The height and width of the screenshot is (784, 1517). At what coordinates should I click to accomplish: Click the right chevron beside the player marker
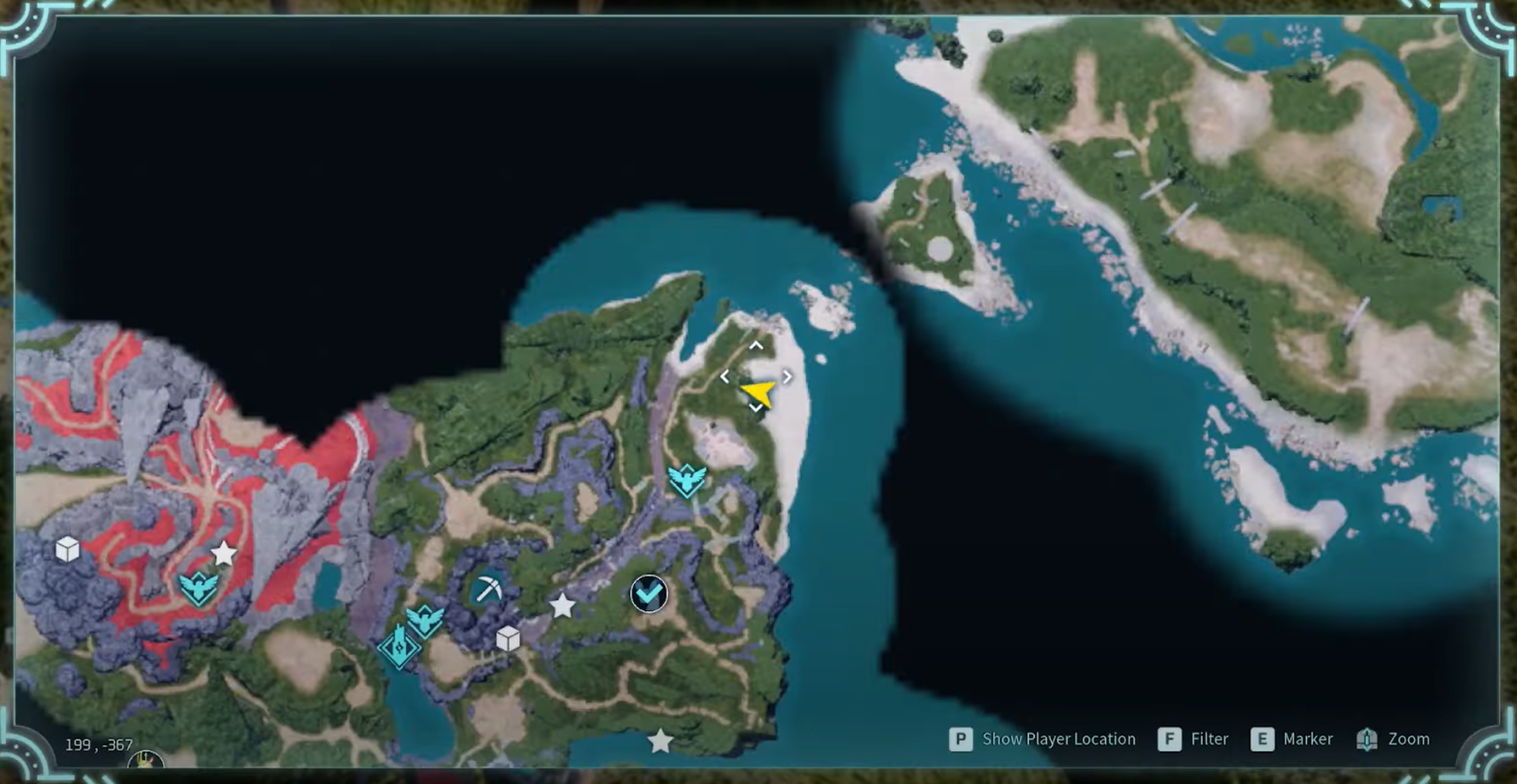[786, 376]
